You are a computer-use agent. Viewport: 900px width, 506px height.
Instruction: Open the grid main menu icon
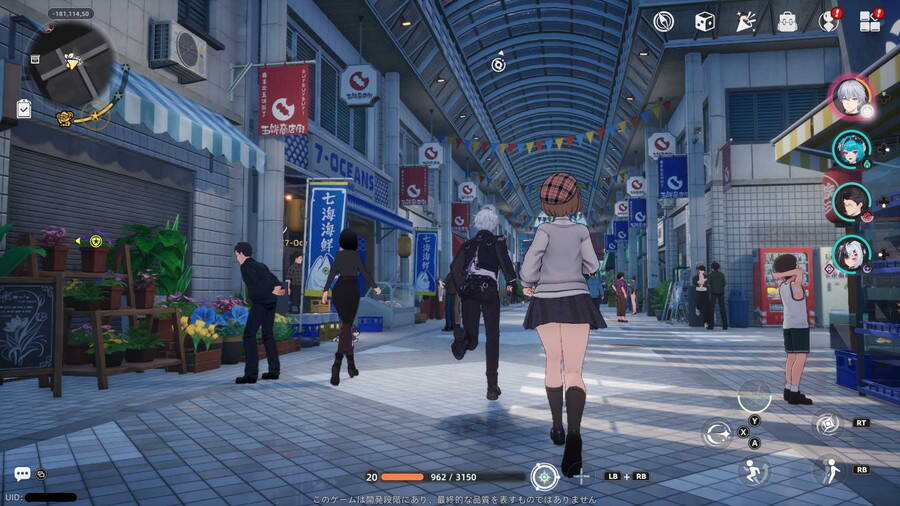click(870, 21)
